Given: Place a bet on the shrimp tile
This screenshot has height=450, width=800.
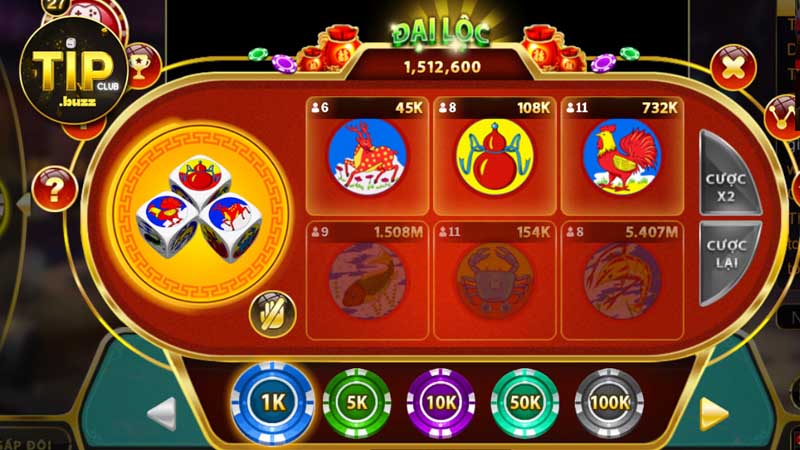Looking at the screenshot, I should point(621,280).
